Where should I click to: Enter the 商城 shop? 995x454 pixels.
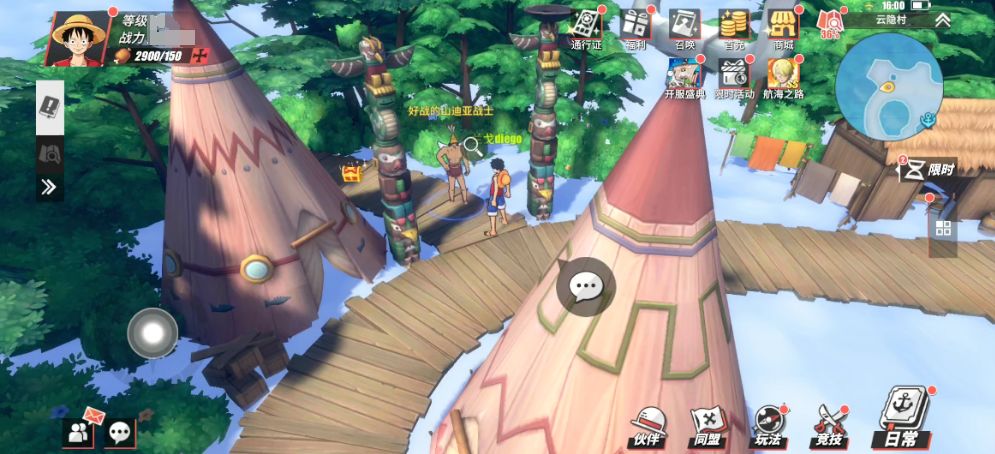click(783, 28)
